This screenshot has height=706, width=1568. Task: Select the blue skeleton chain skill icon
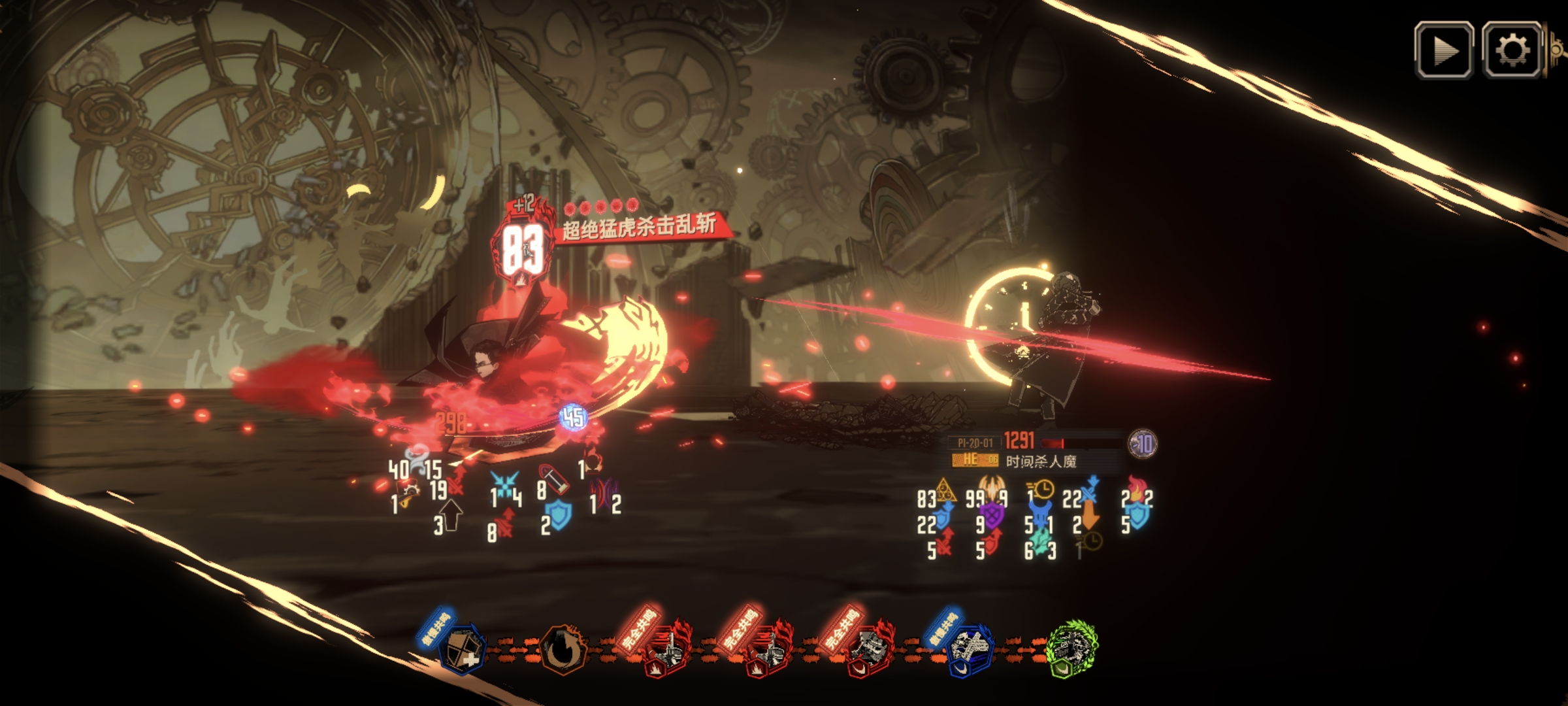[970, 649]
